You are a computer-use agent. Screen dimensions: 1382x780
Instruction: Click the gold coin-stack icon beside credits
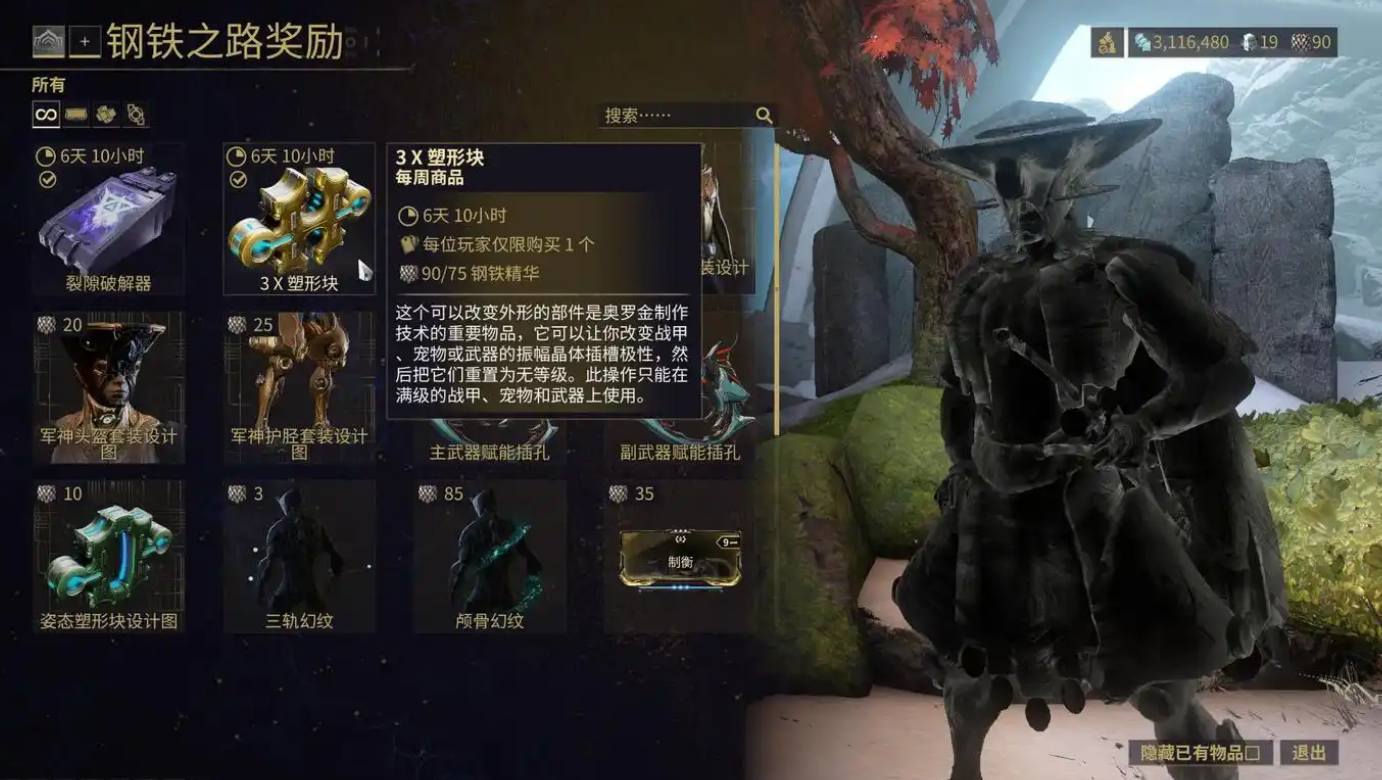coord(1107,42)
